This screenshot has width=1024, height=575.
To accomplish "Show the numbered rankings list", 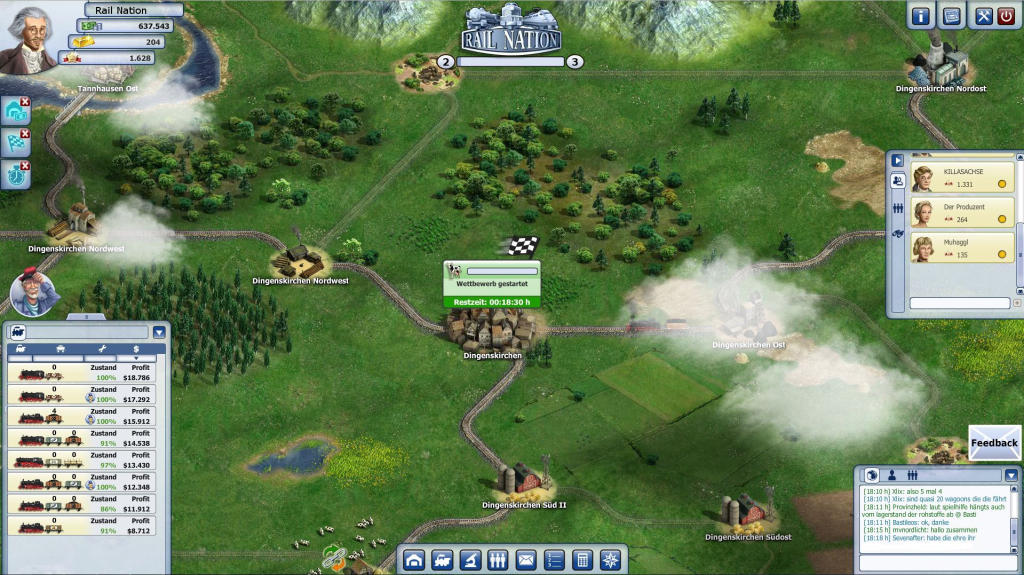I will point(554,560).
